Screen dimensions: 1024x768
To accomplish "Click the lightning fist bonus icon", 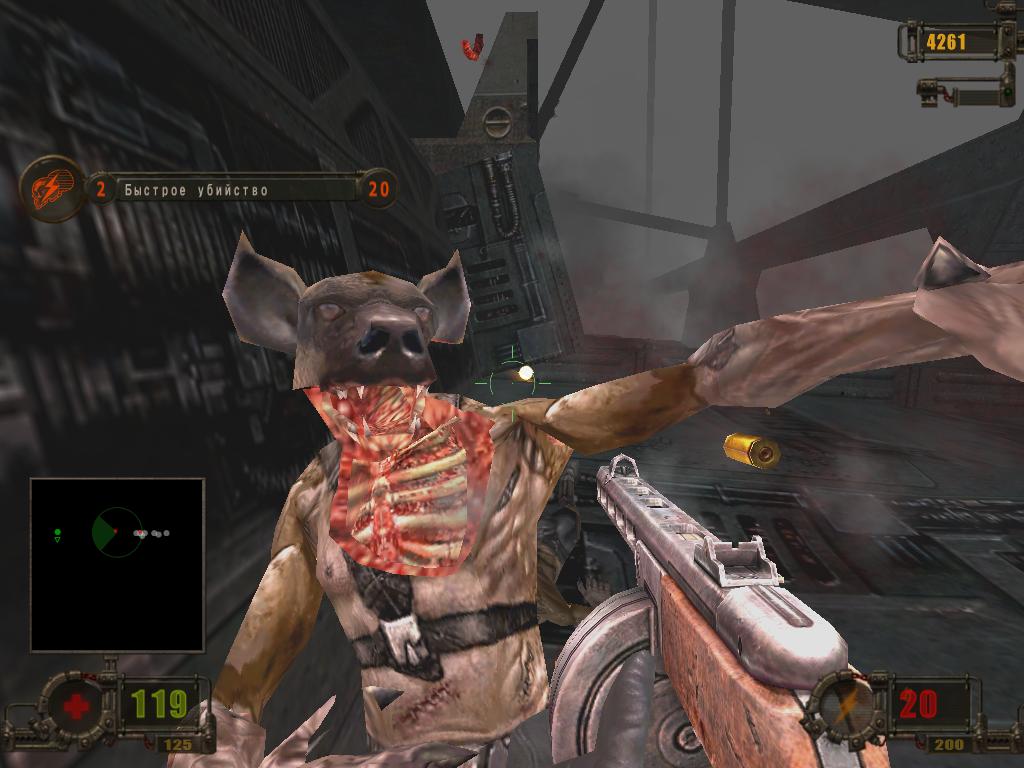I will (51, 188).
